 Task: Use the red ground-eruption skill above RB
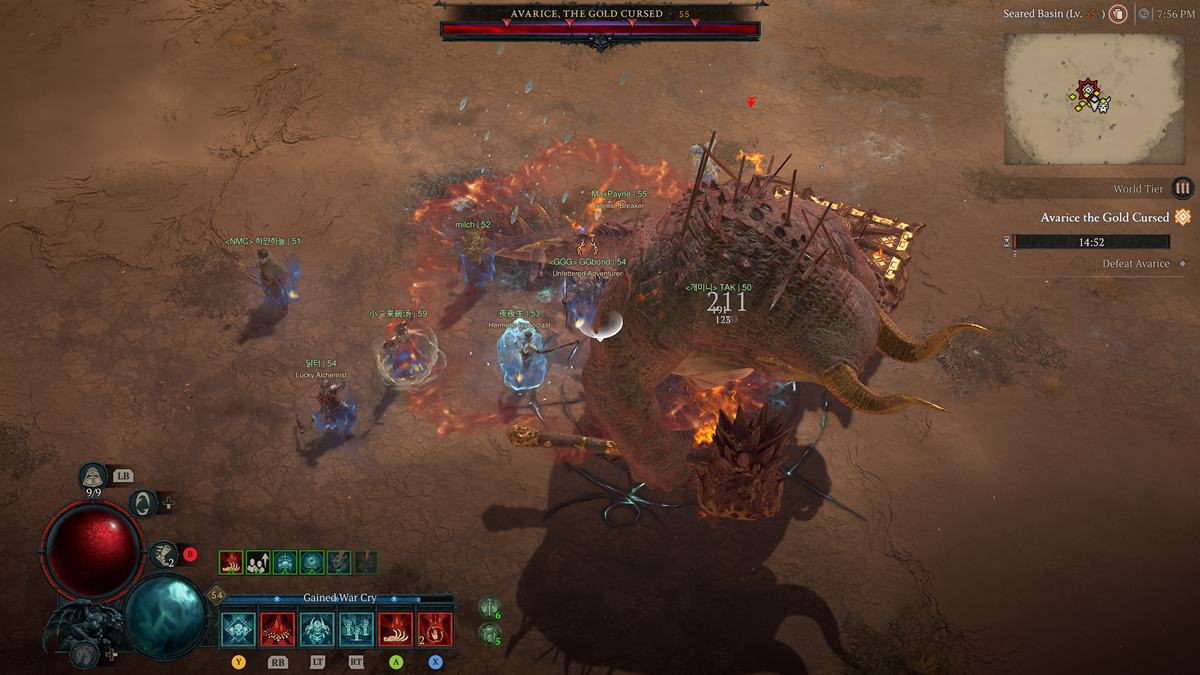pyautogui.click(x=277, y=629)
